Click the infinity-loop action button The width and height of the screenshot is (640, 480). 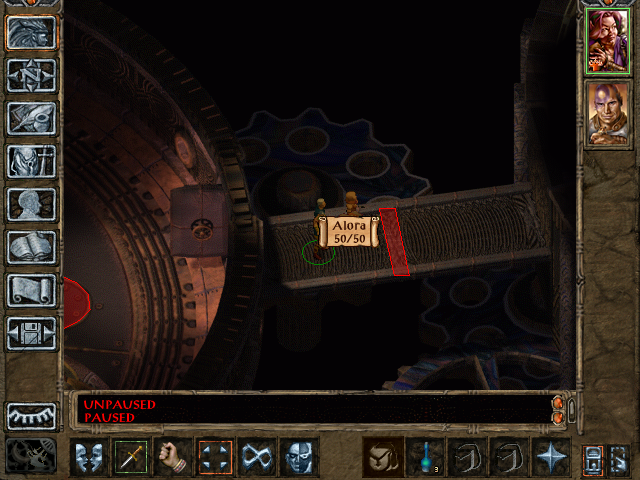[x=256, y=457]
